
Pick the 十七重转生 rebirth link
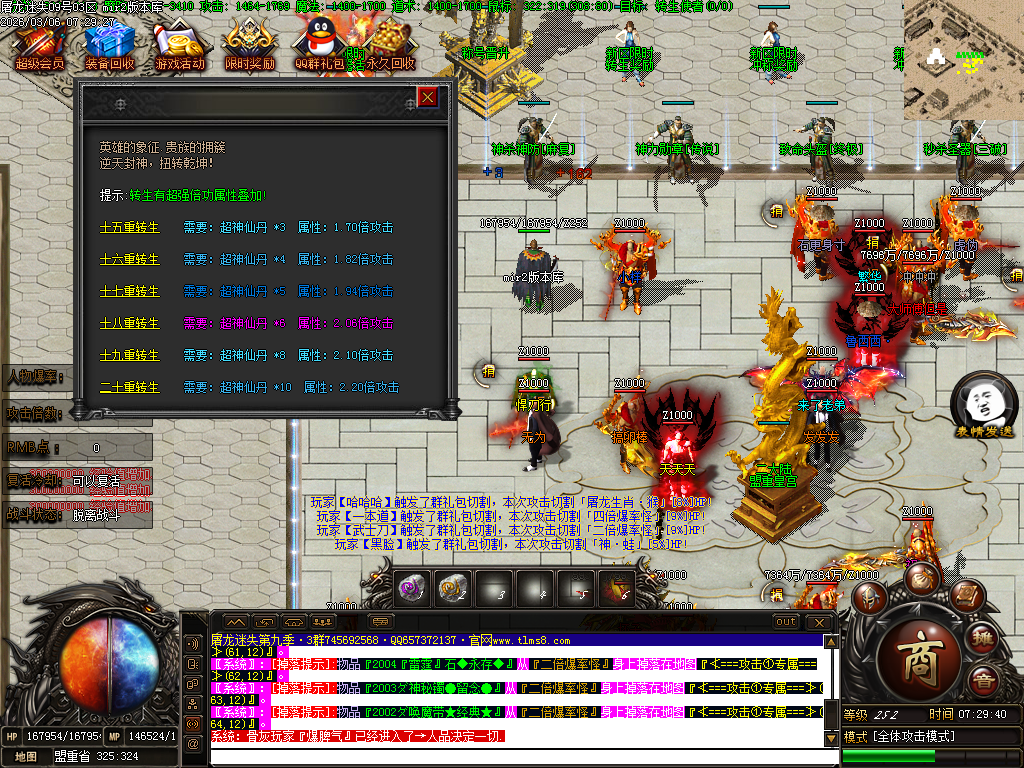tap(129, 291)
